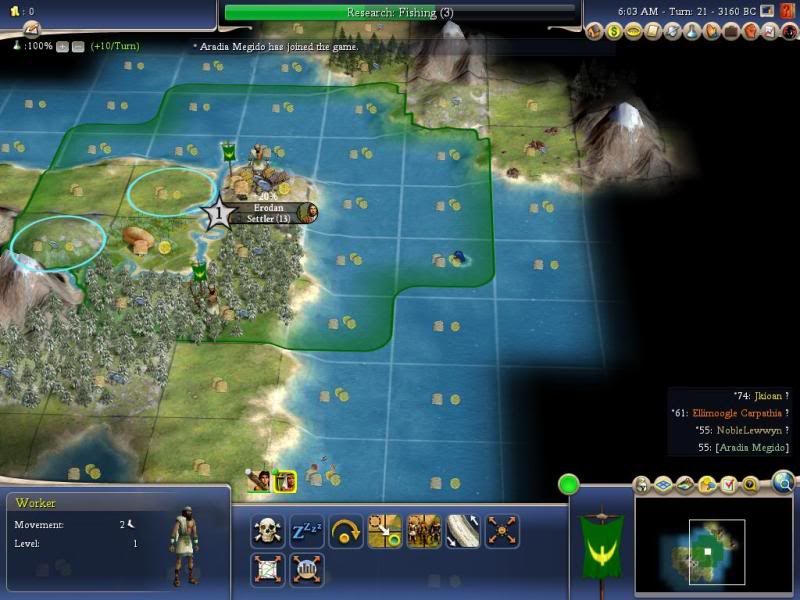This screenshot has width=800, height=600.
Task: Open the research bar showing Fishing
Action: tap(400, 12)
